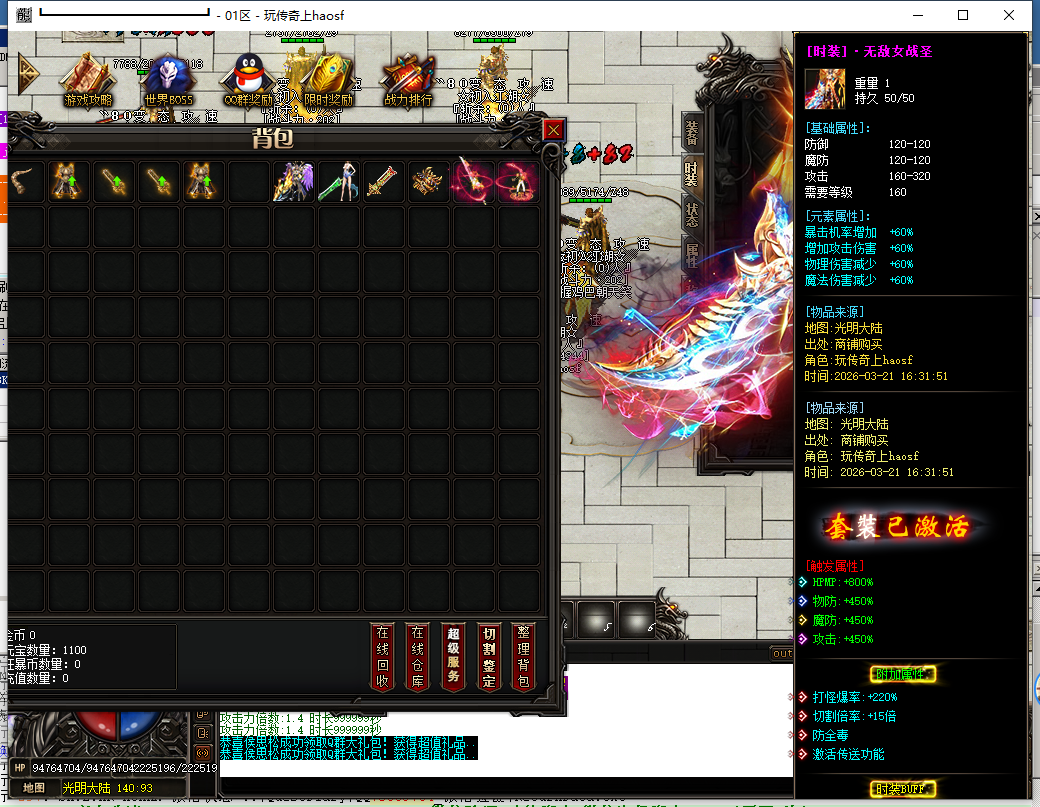1040x807 pixels.
Task: Choose the 切割鉴定 appraisal button
Action: [488, 656]
